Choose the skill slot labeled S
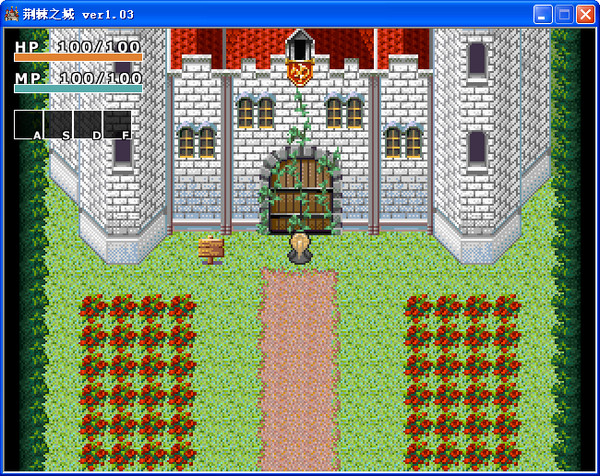 point(58,124)
